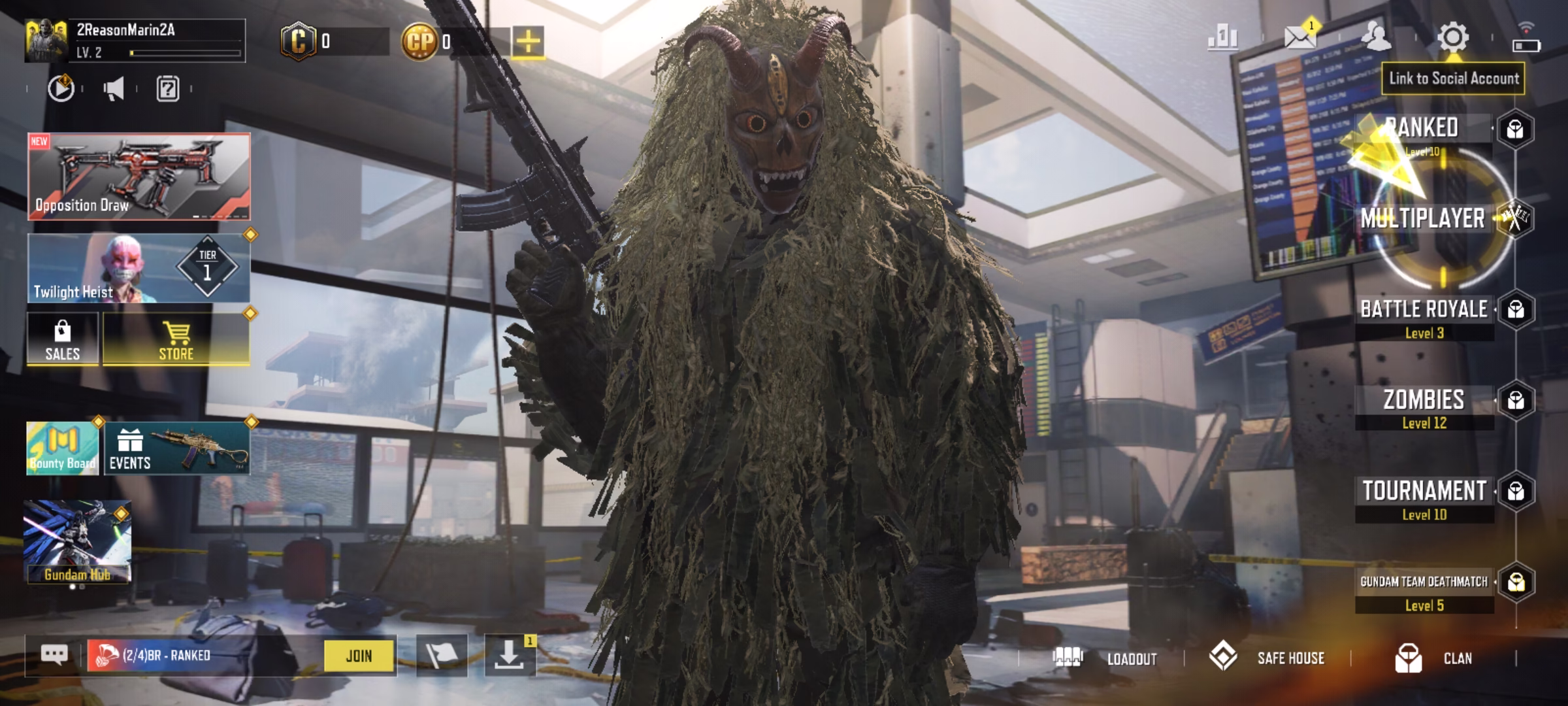View the Opposition Draw banner
Viewport: 1568px width, 706px height.
point(139,176)
